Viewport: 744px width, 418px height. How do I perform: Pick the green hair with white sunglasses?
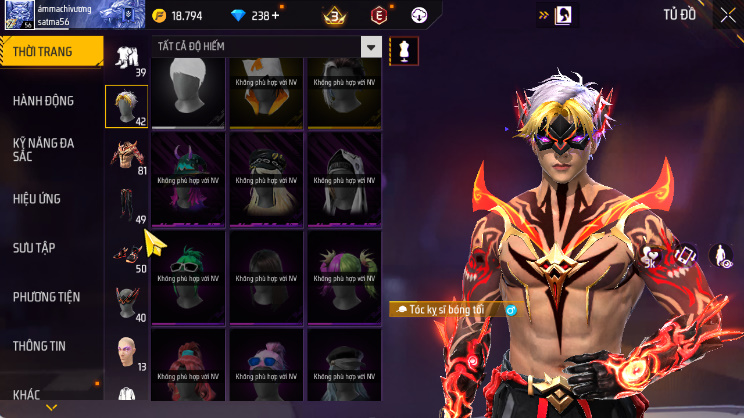190,268
